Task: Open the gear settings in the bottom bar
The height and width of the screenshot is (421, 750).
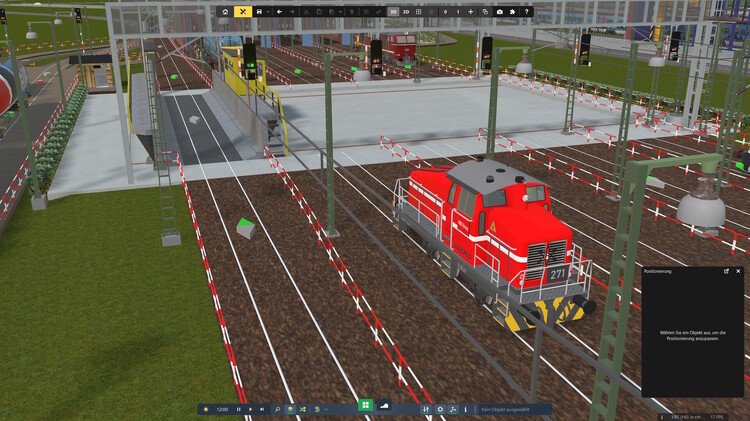Action: pos(440,409)
